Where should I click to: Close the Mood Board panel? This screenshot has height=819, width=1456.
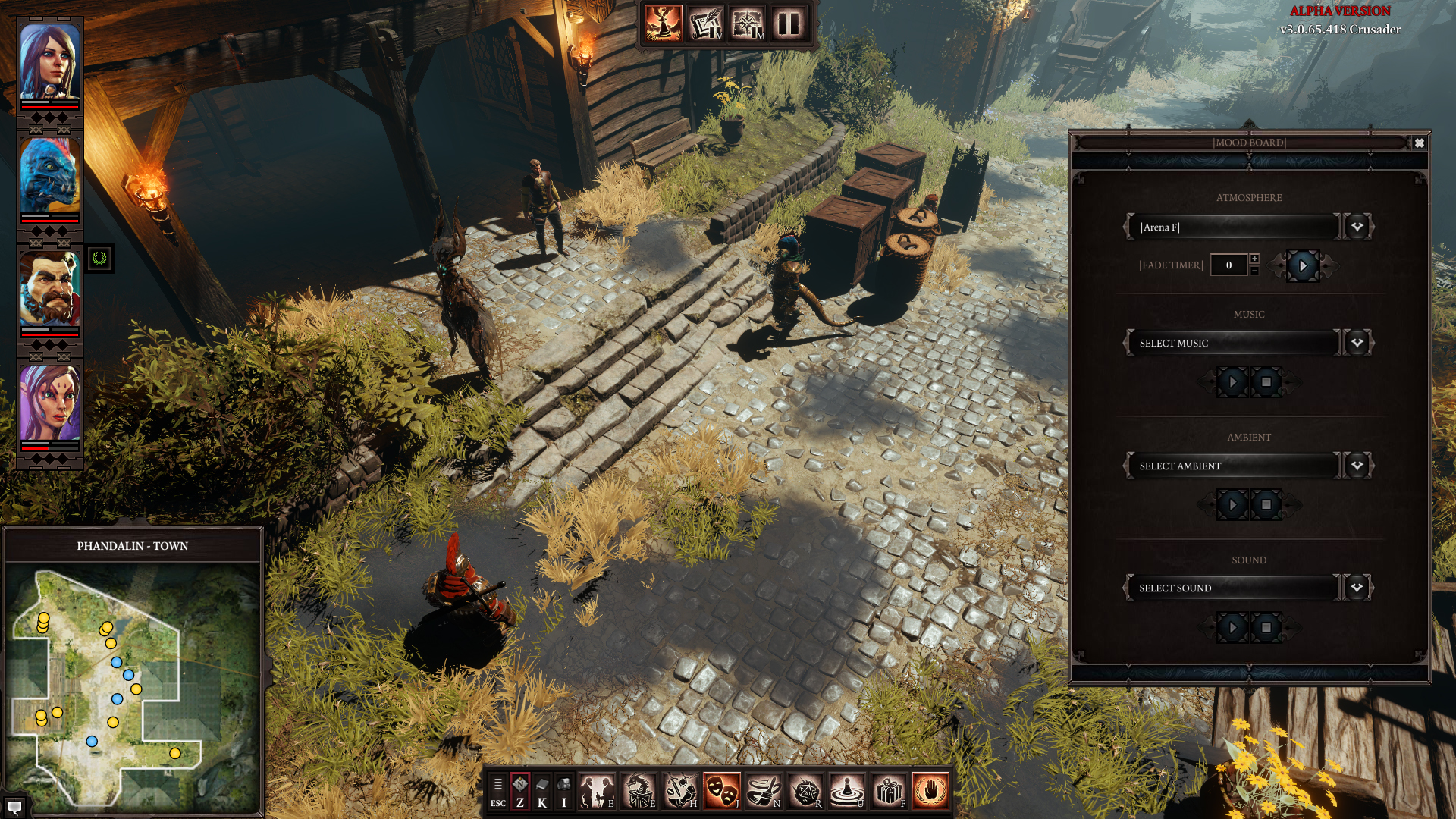(x=1419, y=143)
